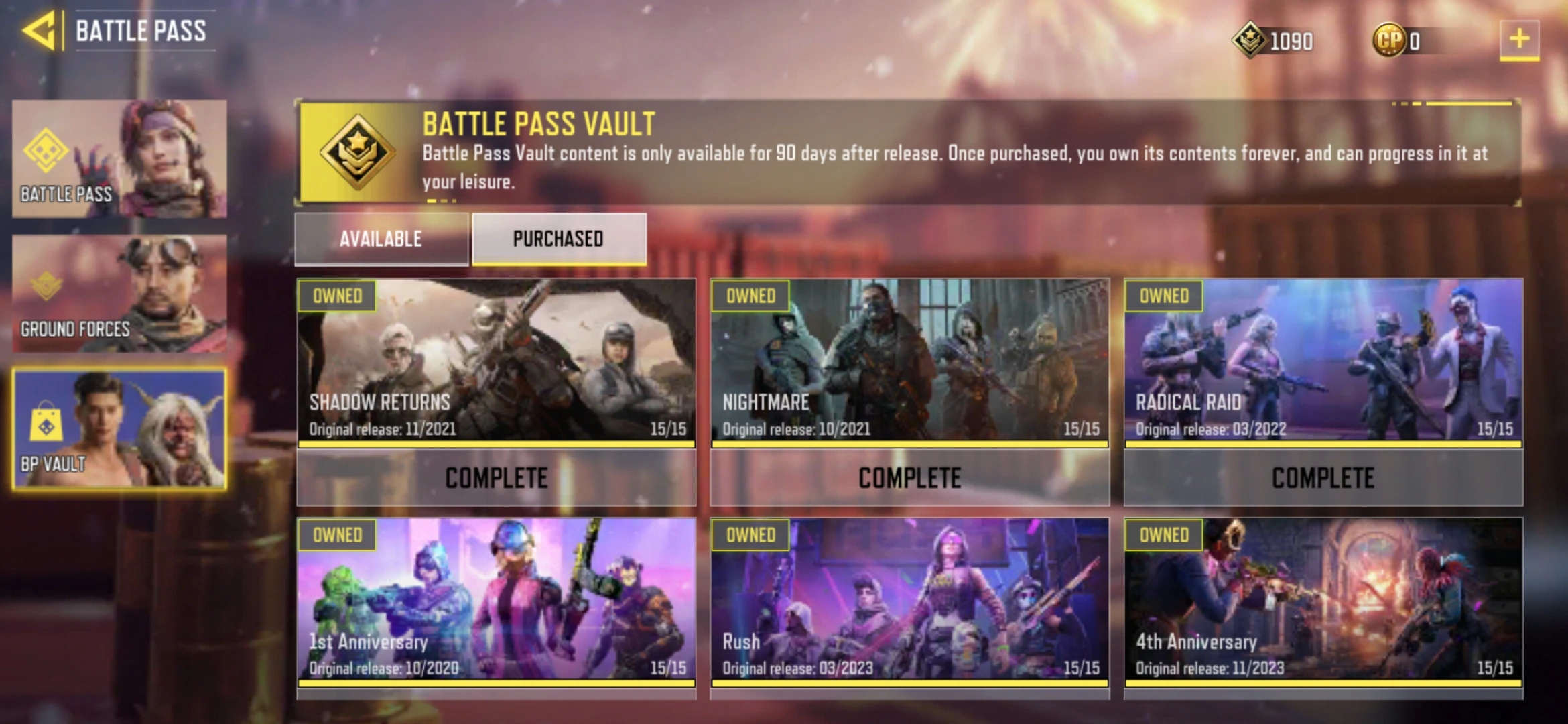
Task: Switch to the Purchased tab
Action: coord(559,239)
